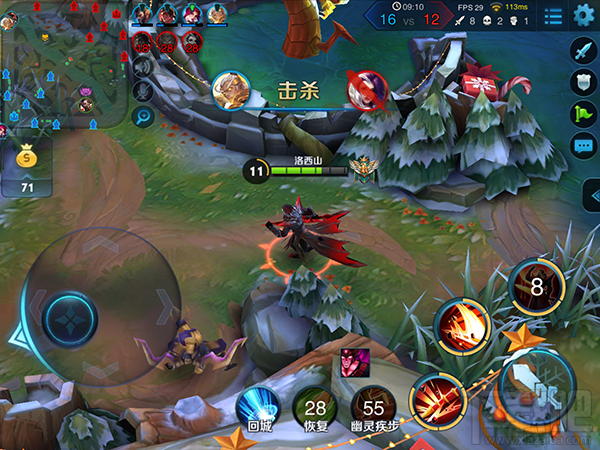Tap the ultimate skill on cooldown 8
Viewport: 600px width, 450px height.
click(x=536, y=287)
